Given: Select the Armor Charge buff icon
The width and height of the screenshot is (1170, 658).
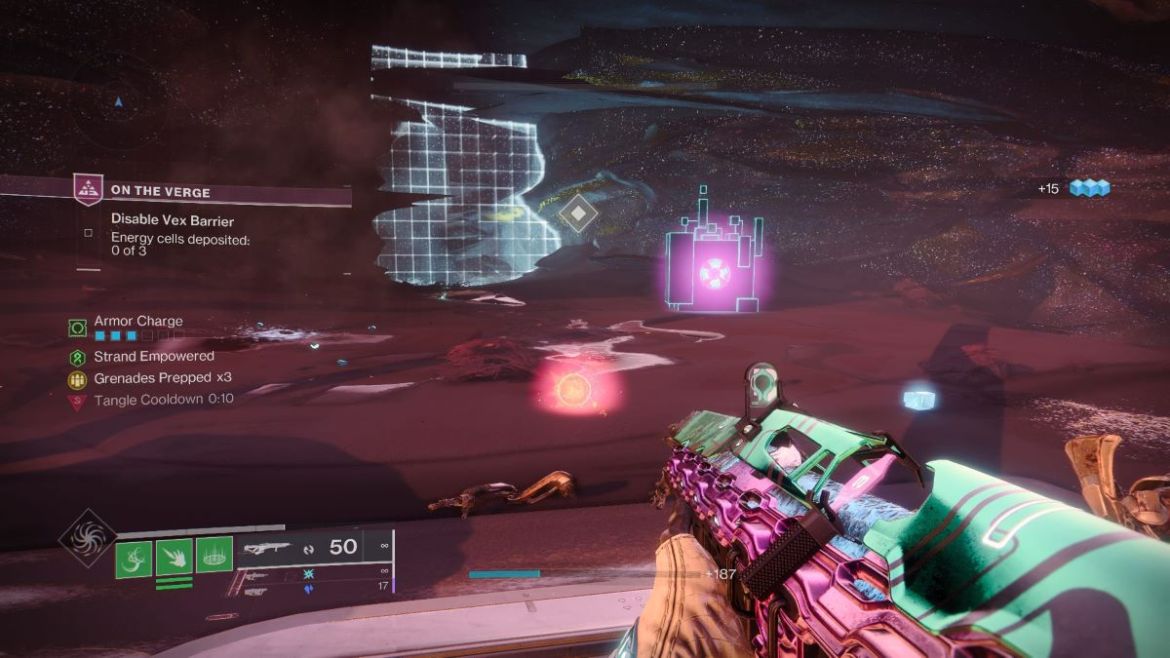Looking at the screenshot, I should 78,327.
